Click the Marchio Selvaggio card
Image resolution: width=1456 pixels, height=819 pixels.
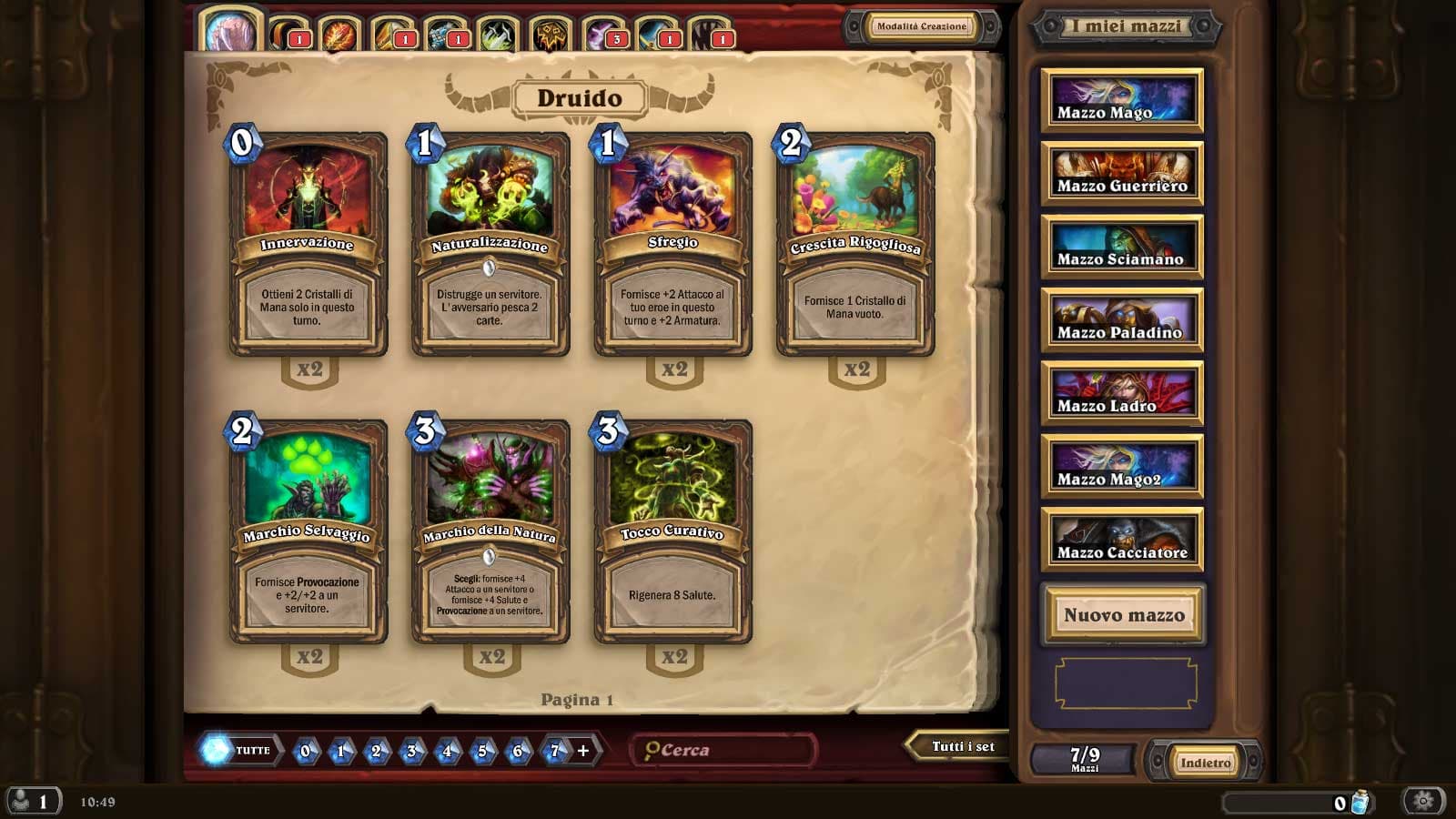tap(308, 531)
